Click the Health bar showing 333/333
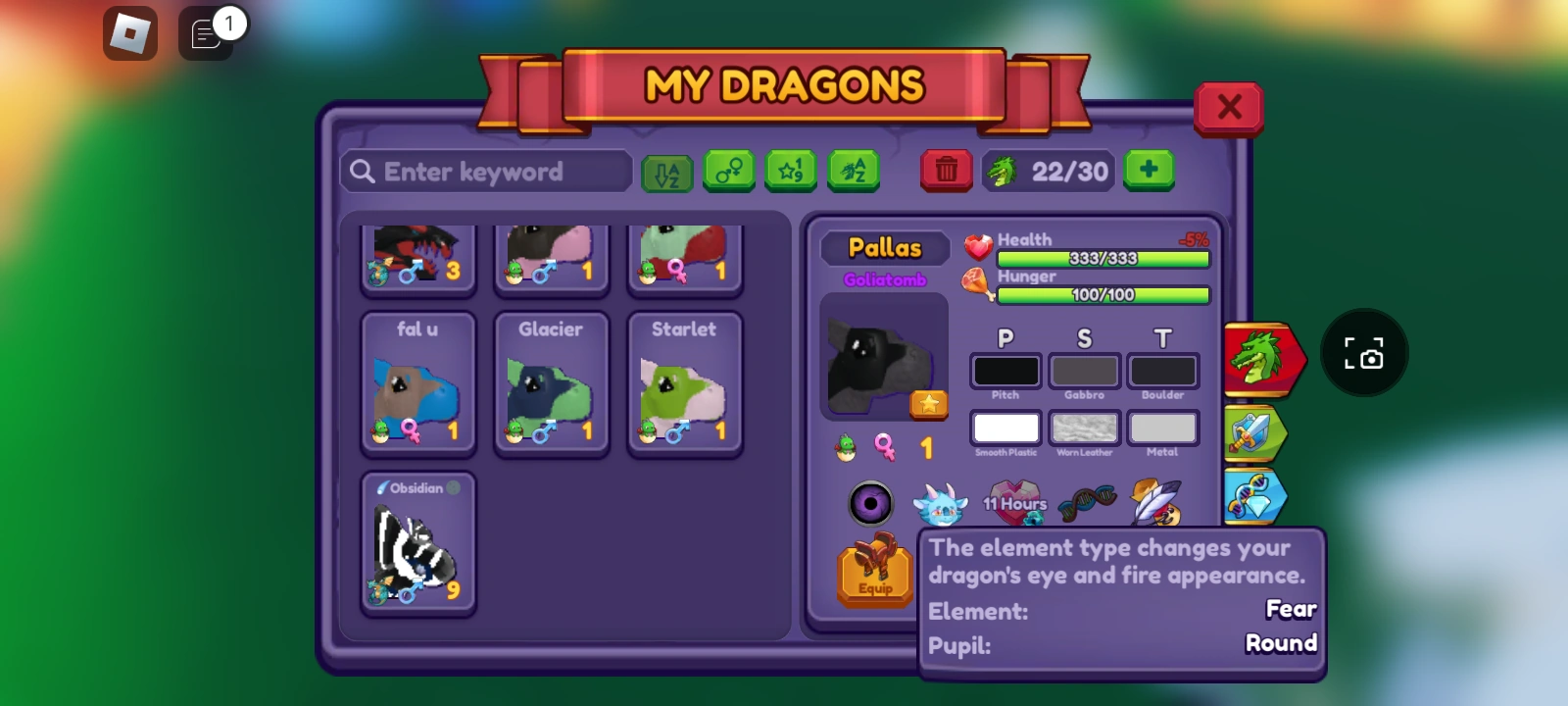The height and width of the screenshot is (706, 1568). 1102,258
